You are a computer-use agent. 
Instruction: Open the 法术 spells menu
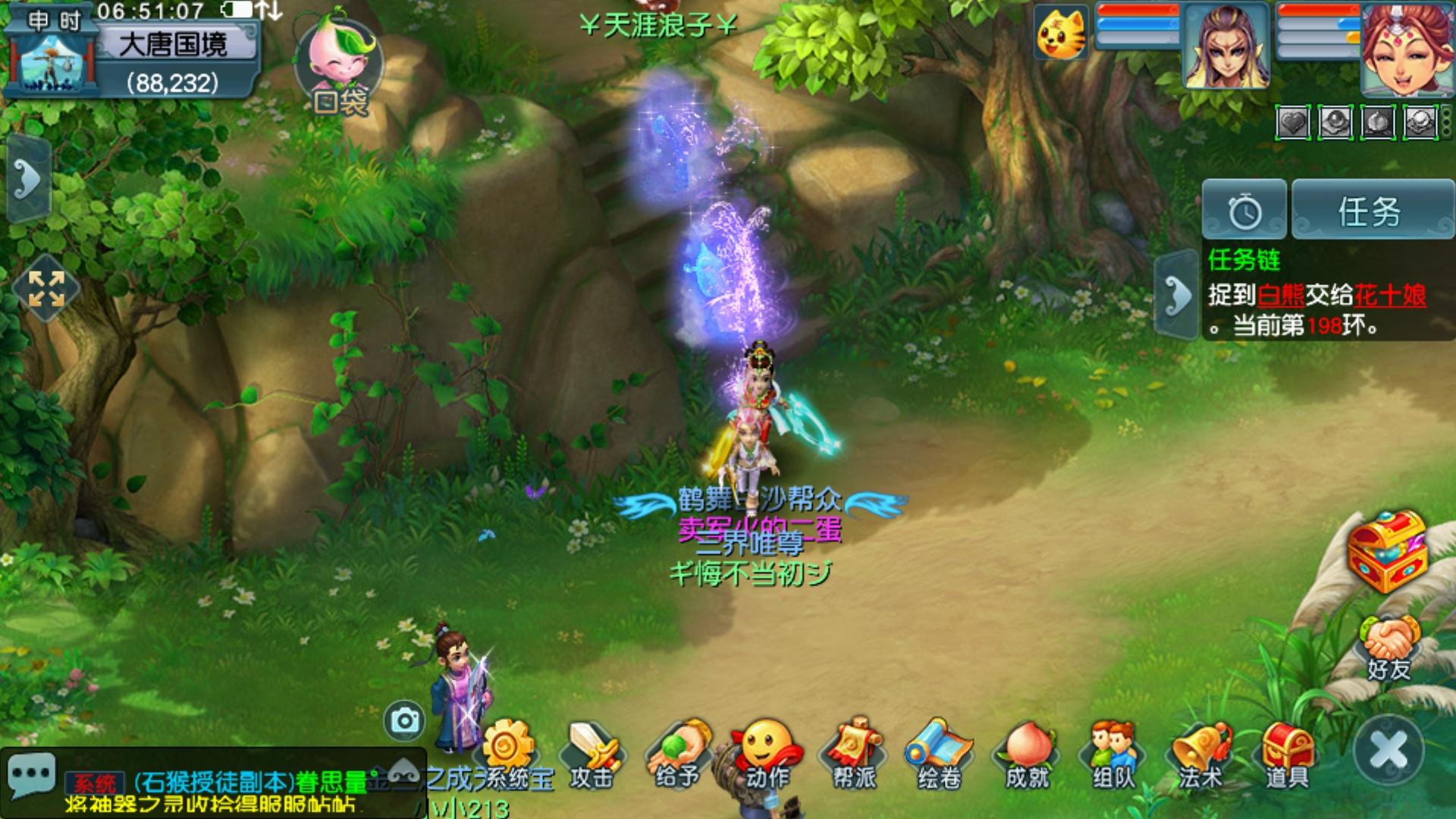click(x=1200, y=755)
